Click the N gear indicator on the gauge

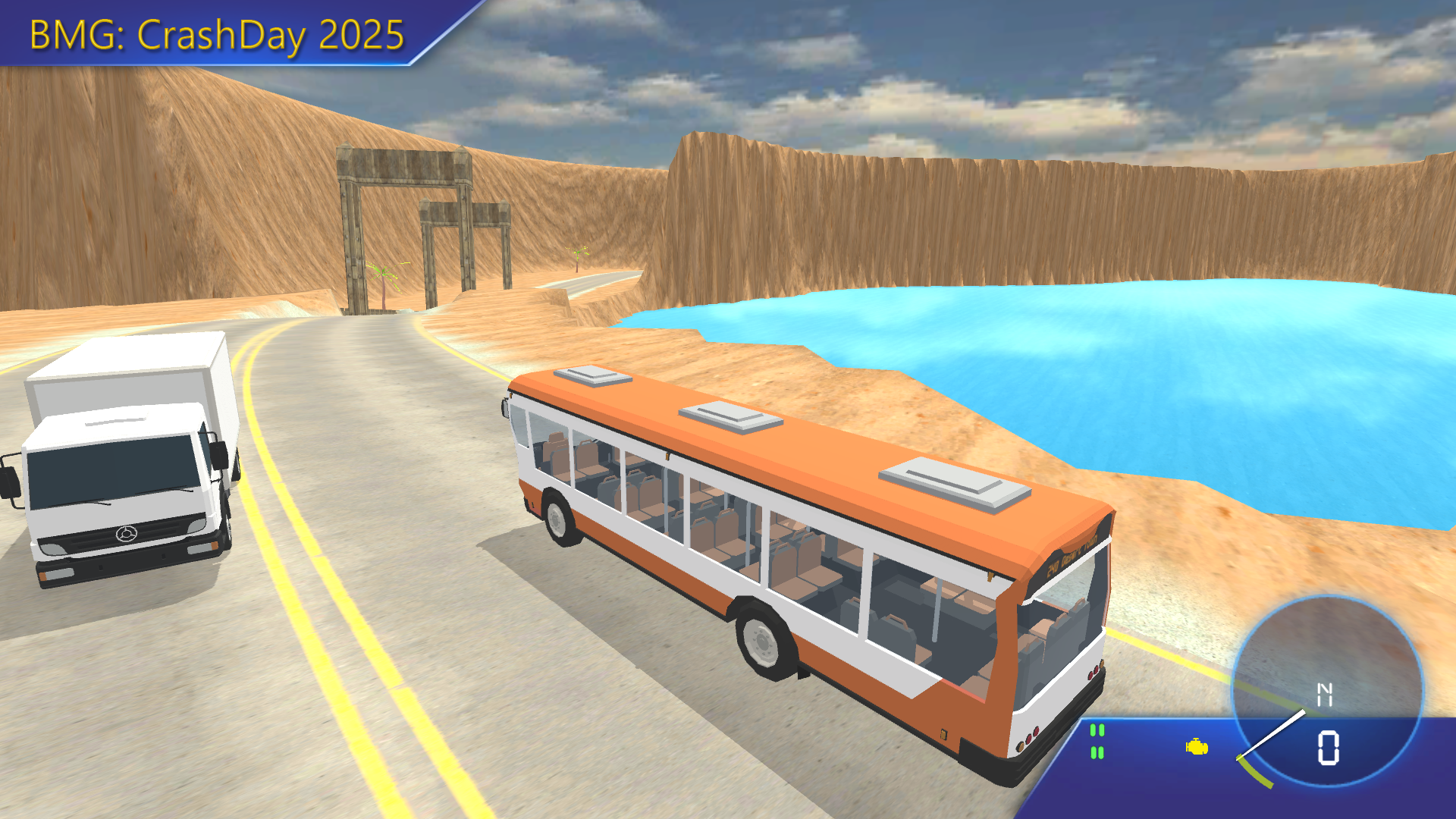pos(1325,693)
